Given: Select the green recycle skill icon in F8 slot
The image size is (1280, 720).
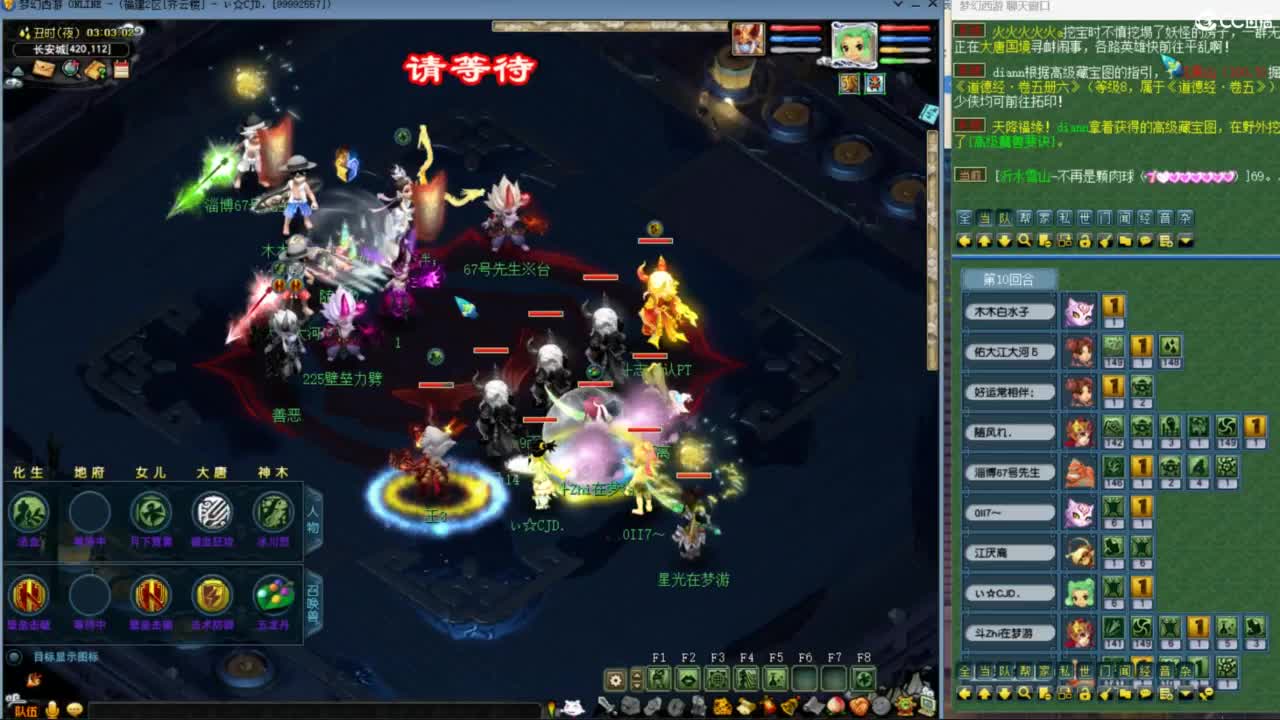Looking at the screenshot, I should tap(861, 678).
